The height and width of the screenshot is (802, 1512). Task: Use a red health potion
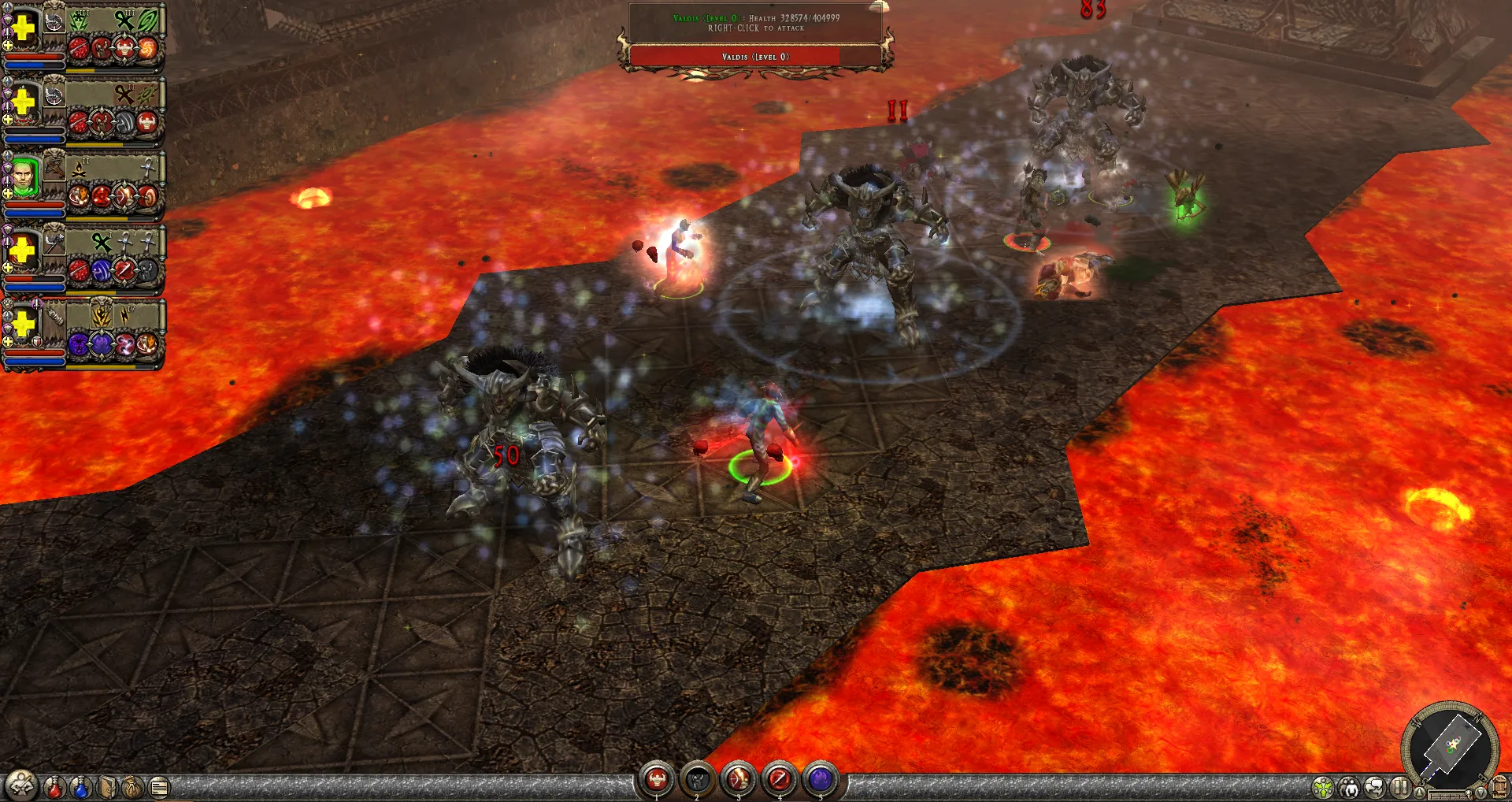click(x=54, y=786)
